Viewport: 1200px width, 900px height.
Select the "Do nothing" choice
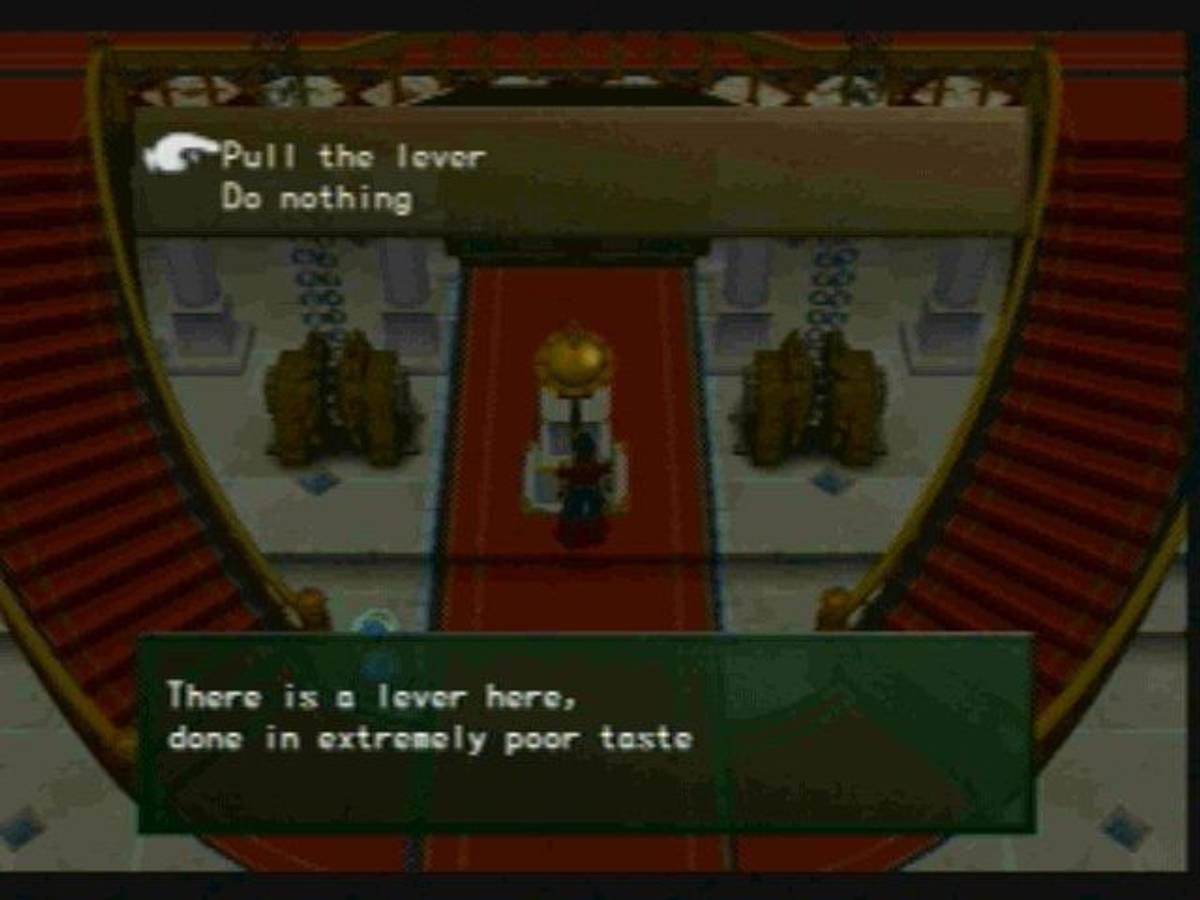click(x=316, y=198)
